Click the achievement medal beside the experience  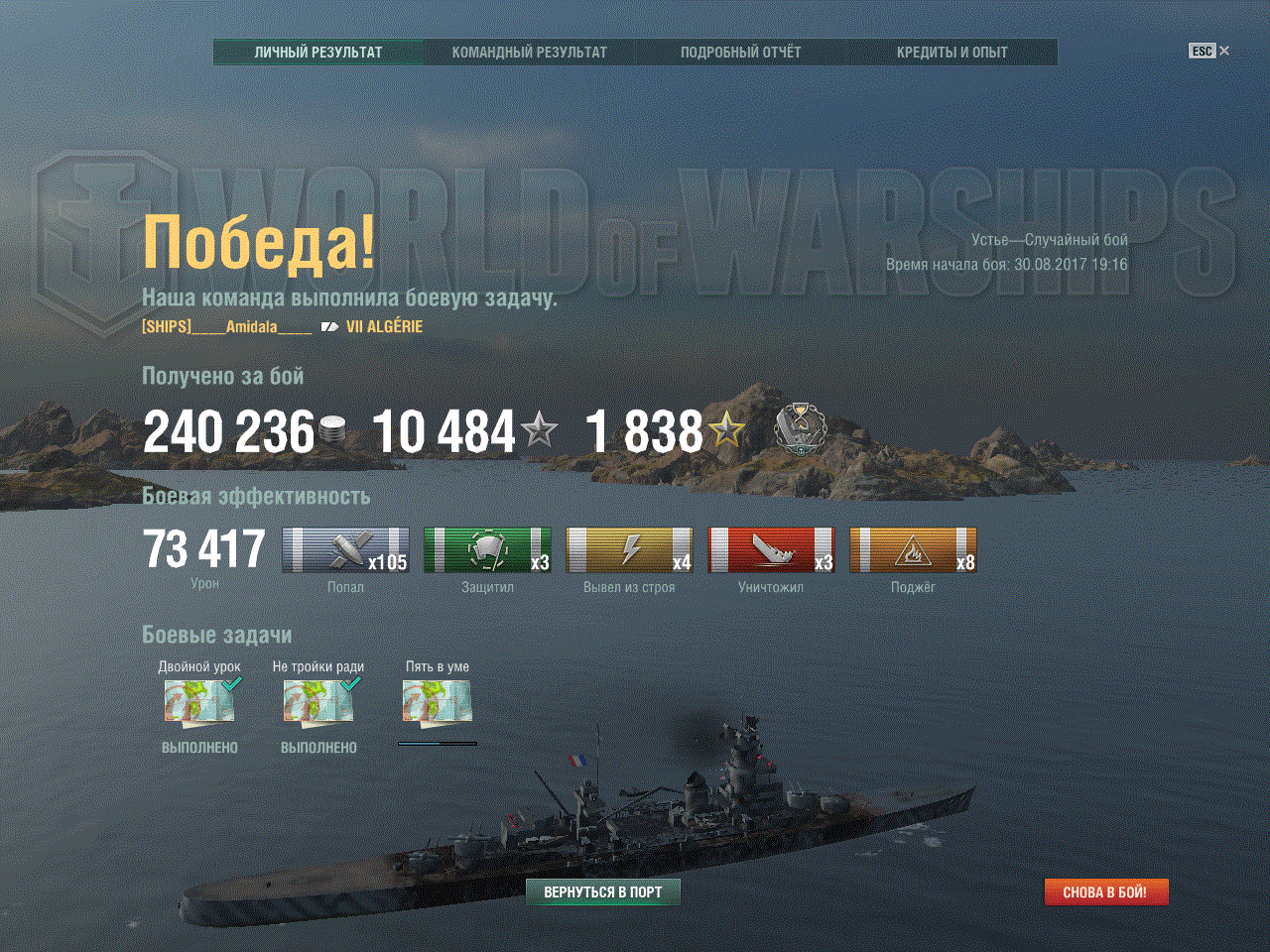pos(799,429)
